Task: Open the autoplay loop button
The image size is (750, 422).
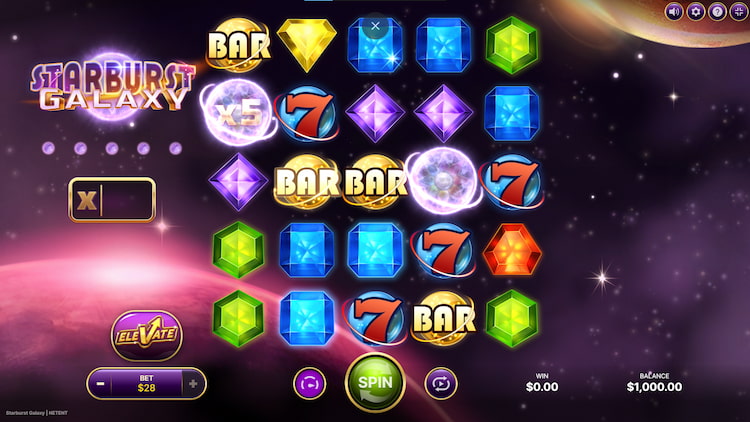Action: pyautogui.click(x=440, y=382)
